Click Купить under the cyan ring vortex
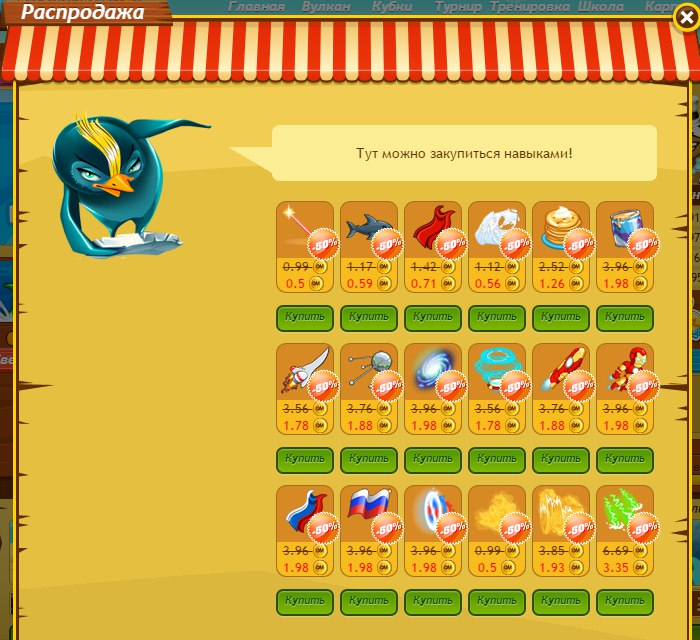 497,460
